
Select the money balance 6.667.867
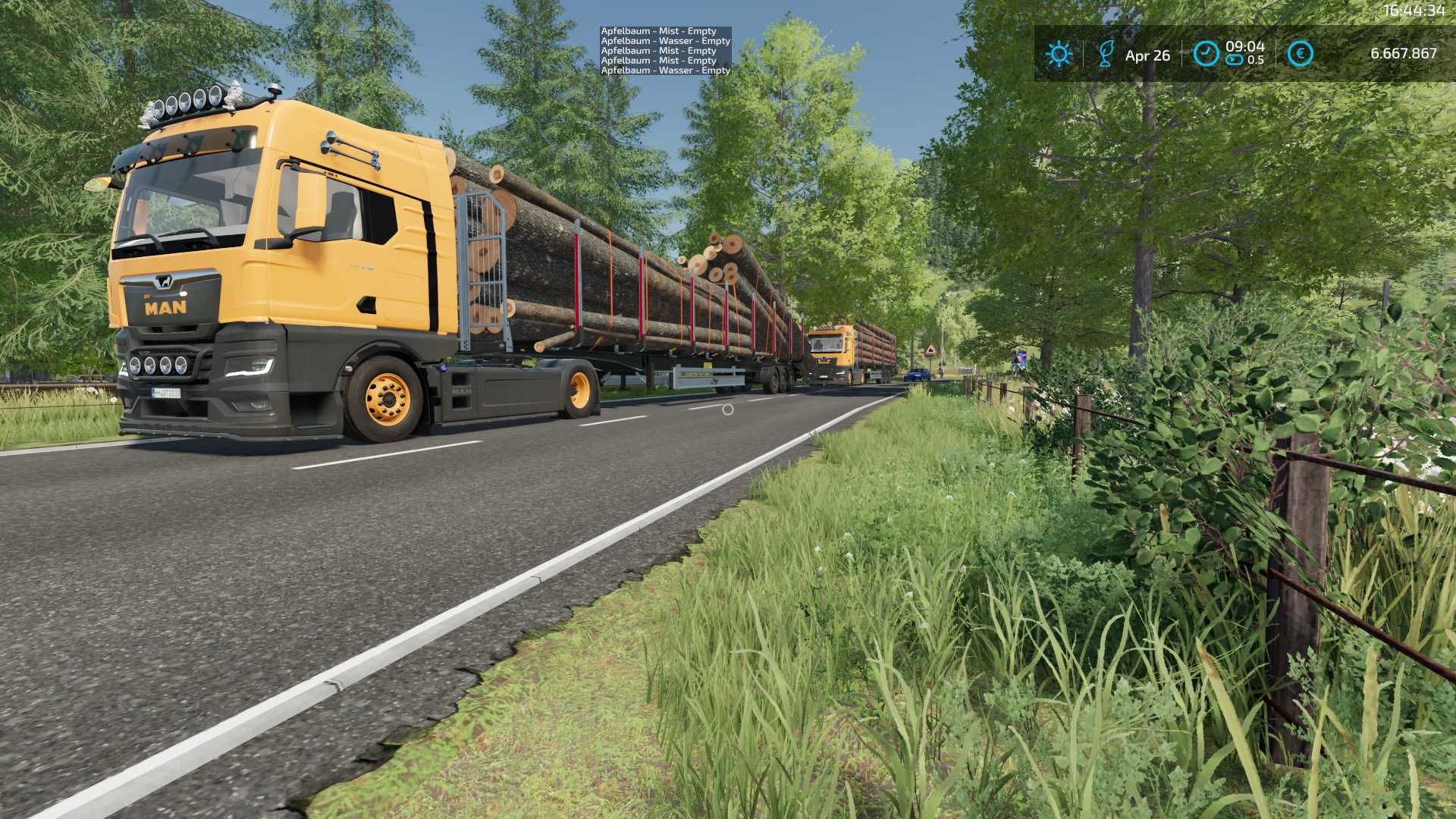pos(1403,54)
